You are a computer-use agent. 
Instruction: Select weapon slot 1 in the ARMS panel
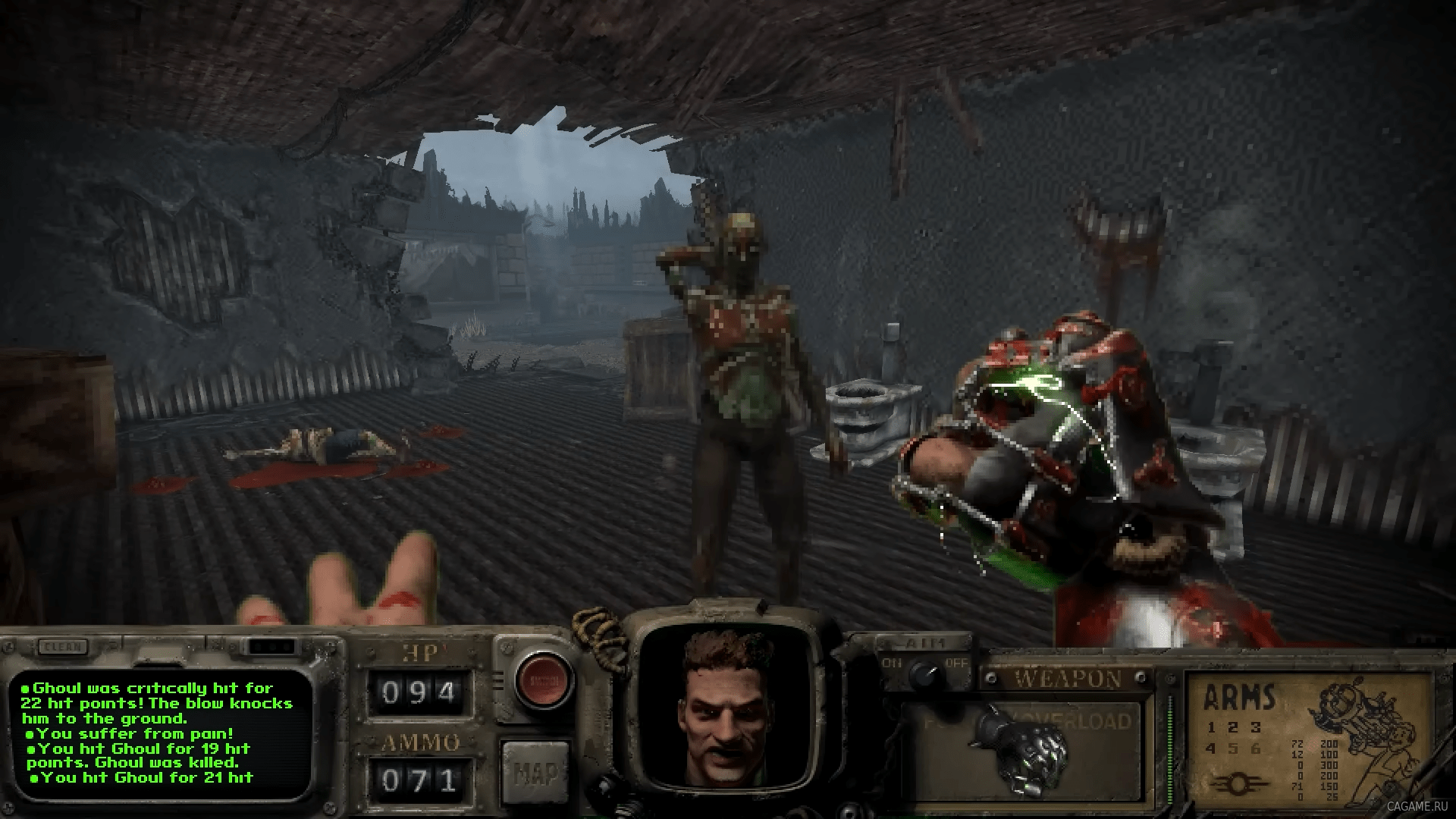(1212, 728)
